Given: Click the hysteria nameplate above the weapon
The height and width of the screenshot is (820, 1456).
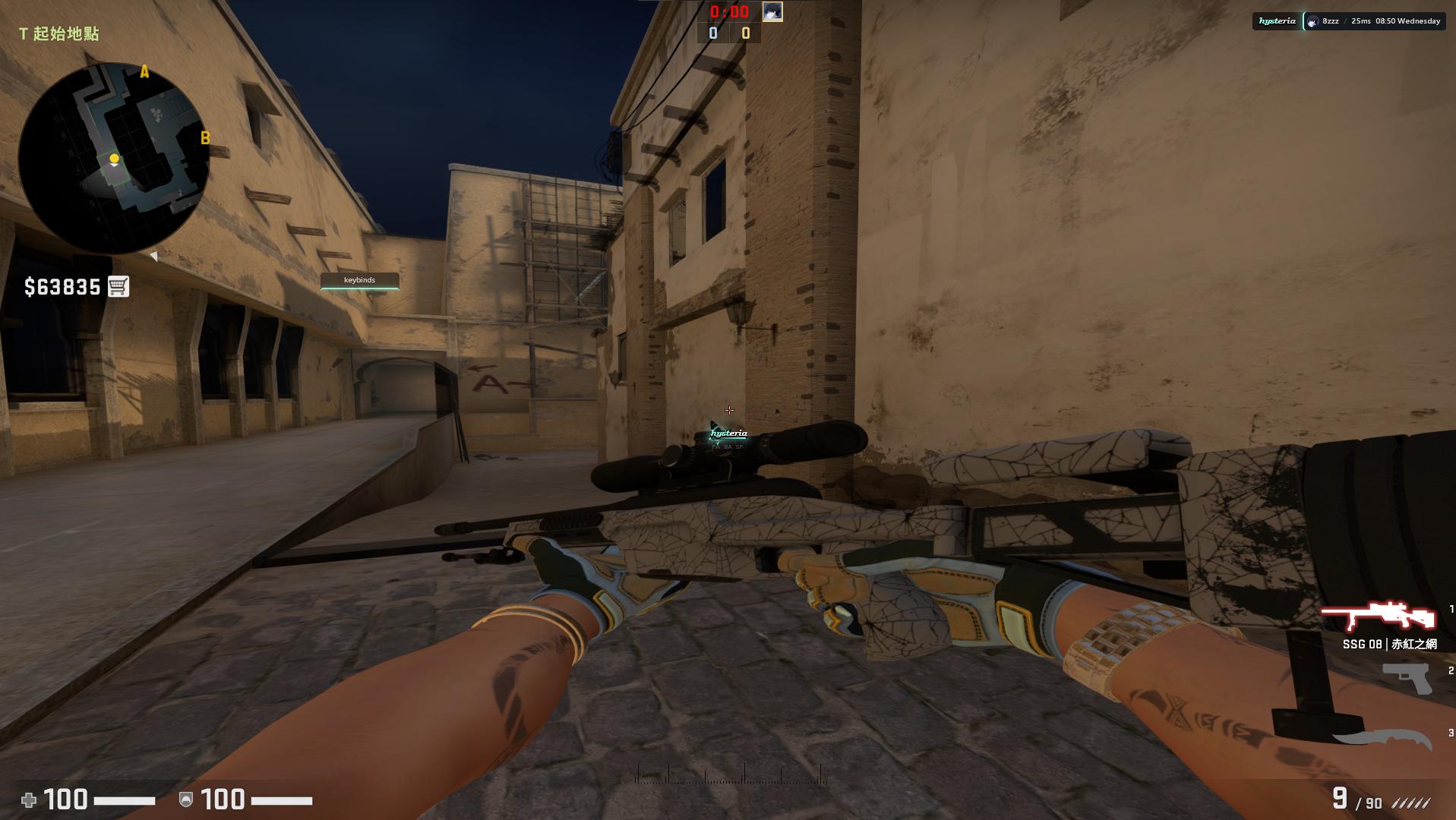Looking at the screenshot, I should (728, 433).
